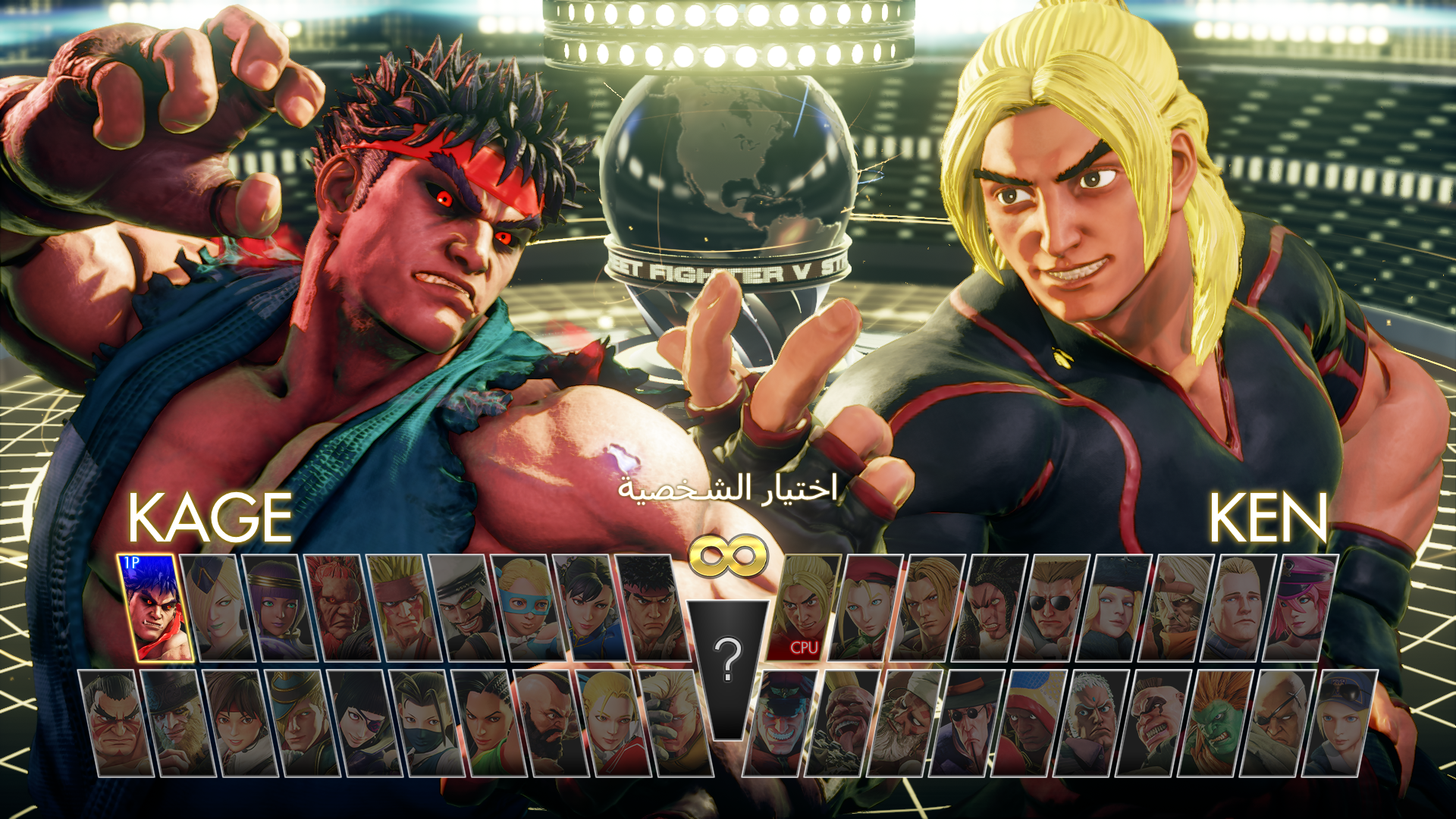
Task: Select E. Honda's portrait
Action: coord(114,724)
